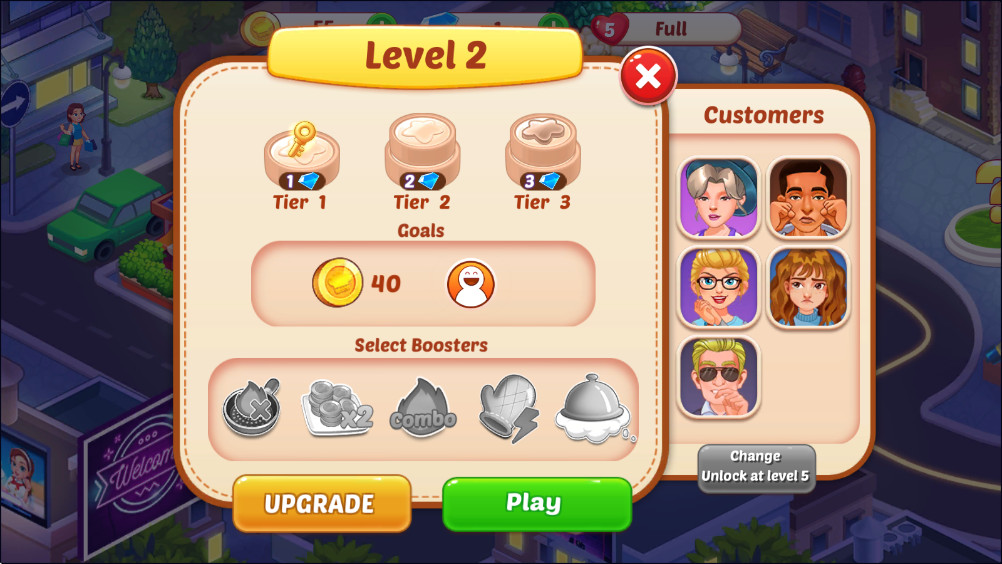The image size is (1002, 564).
Task: Select the blond man with sunglasses portrait
Action: (x=718, y=377)
